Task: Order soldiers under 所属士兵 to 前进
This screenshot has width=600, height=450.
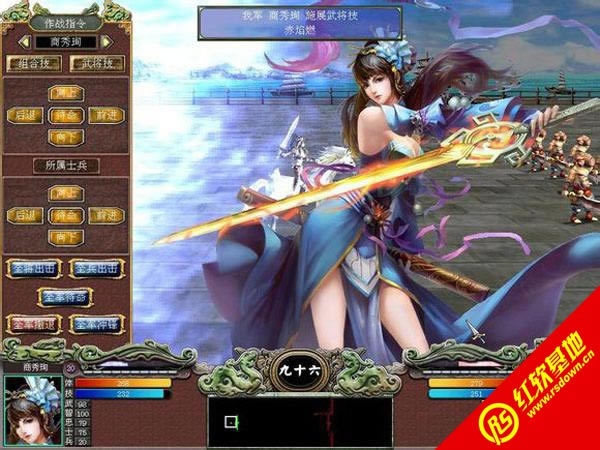Action: pyautogui.click(x=104, y=215)
